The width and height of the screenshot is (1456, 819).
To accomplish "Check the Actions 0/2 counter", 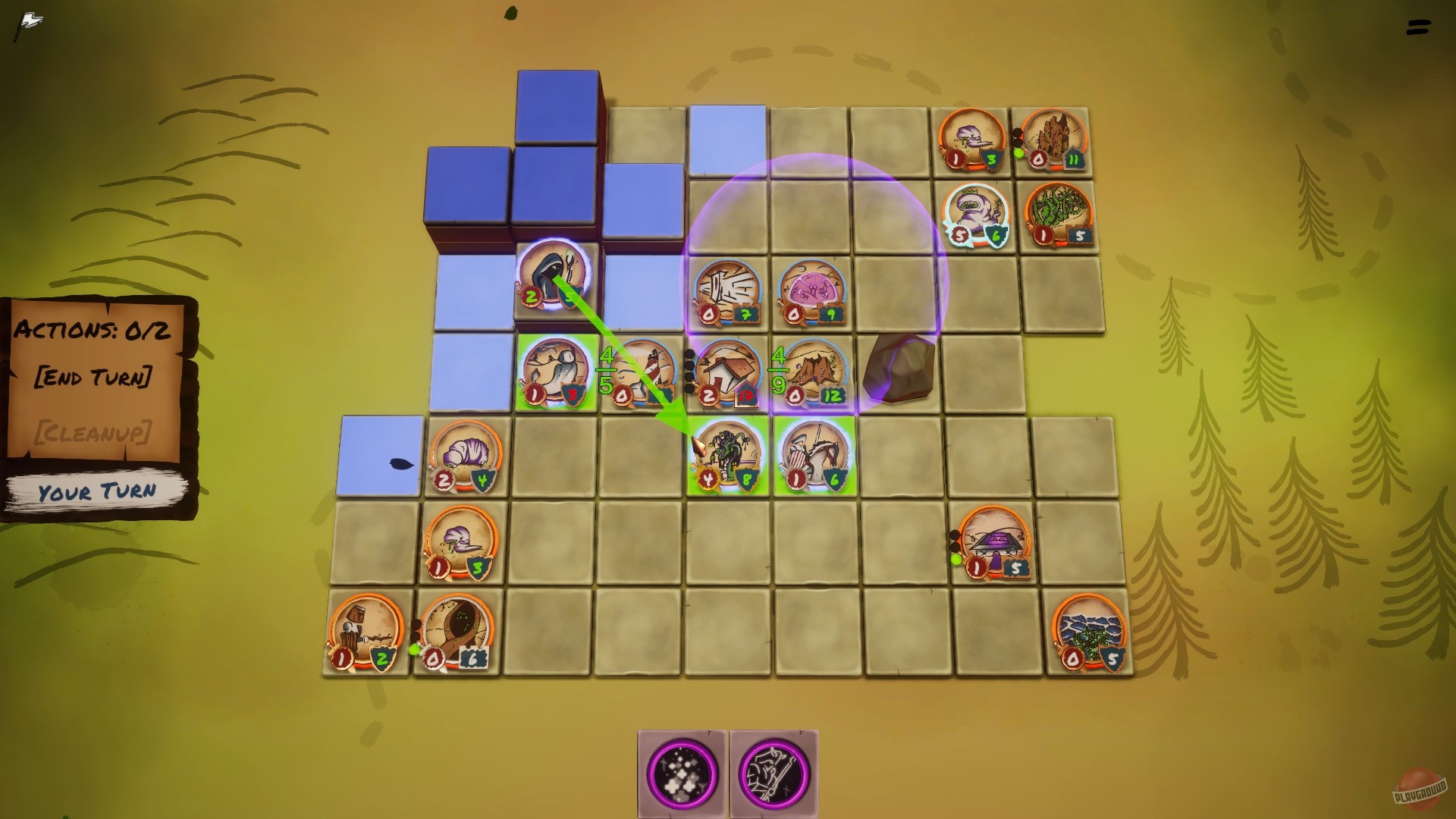I will coord(91,331).
